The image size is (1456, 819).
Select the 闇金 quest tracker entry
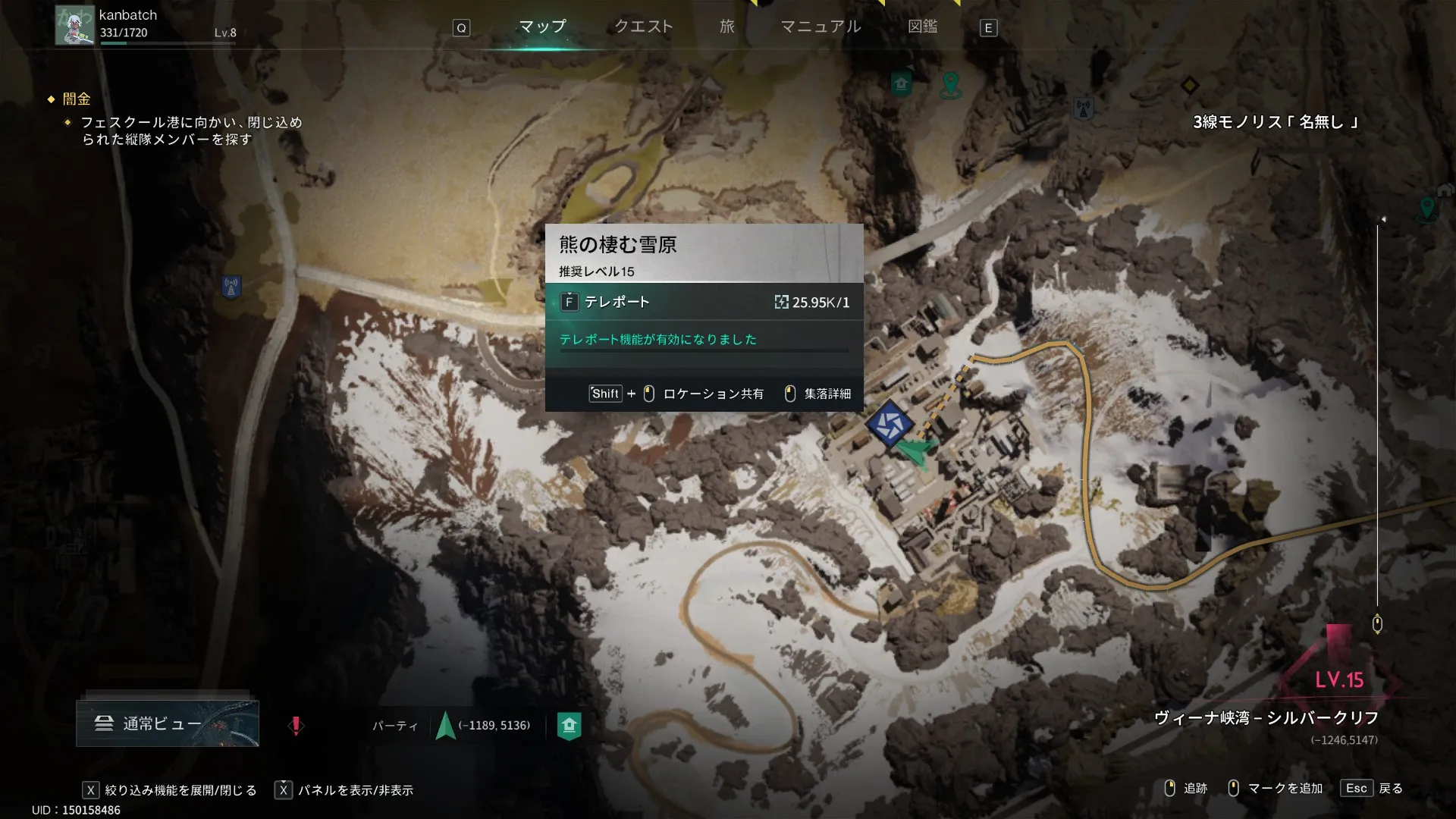click(77, 99)
